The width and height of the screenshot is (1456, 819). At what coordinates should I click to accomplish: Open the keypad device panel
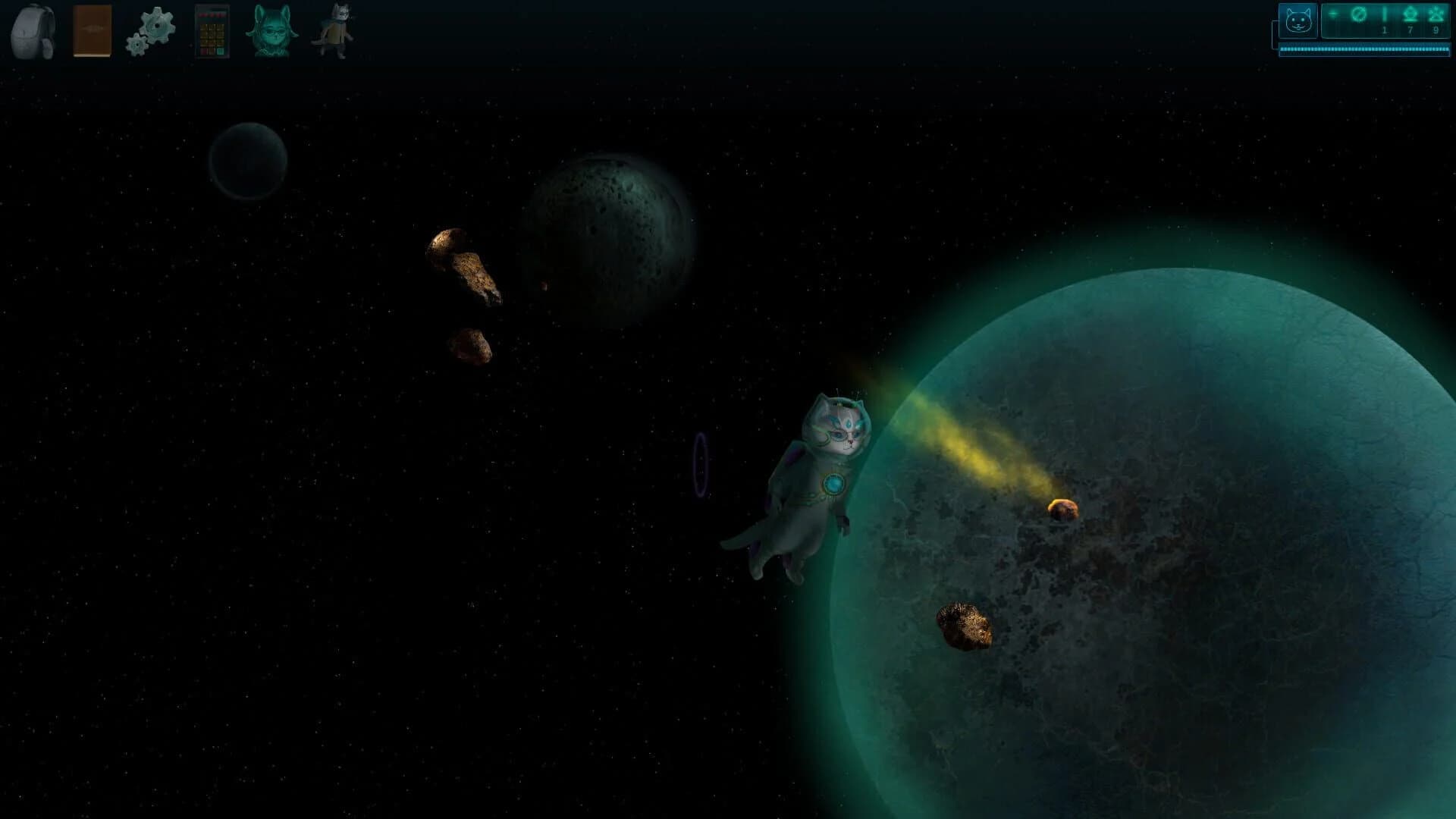(212, 30)
